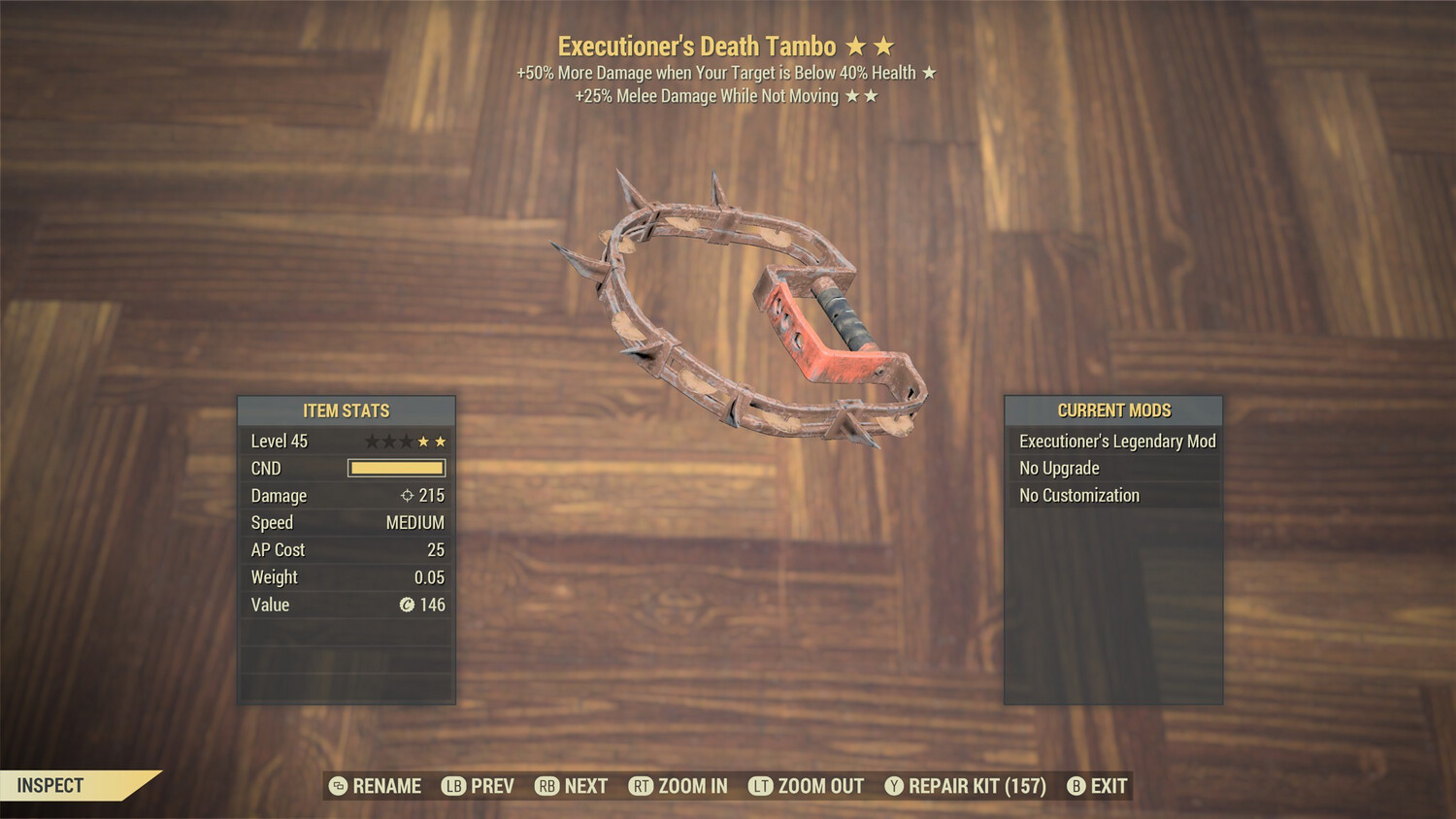This screenshot has height=819, width=1456.
Task: Click the LT icon beside ZOOM OUT
Action: [x=762, y=786]
